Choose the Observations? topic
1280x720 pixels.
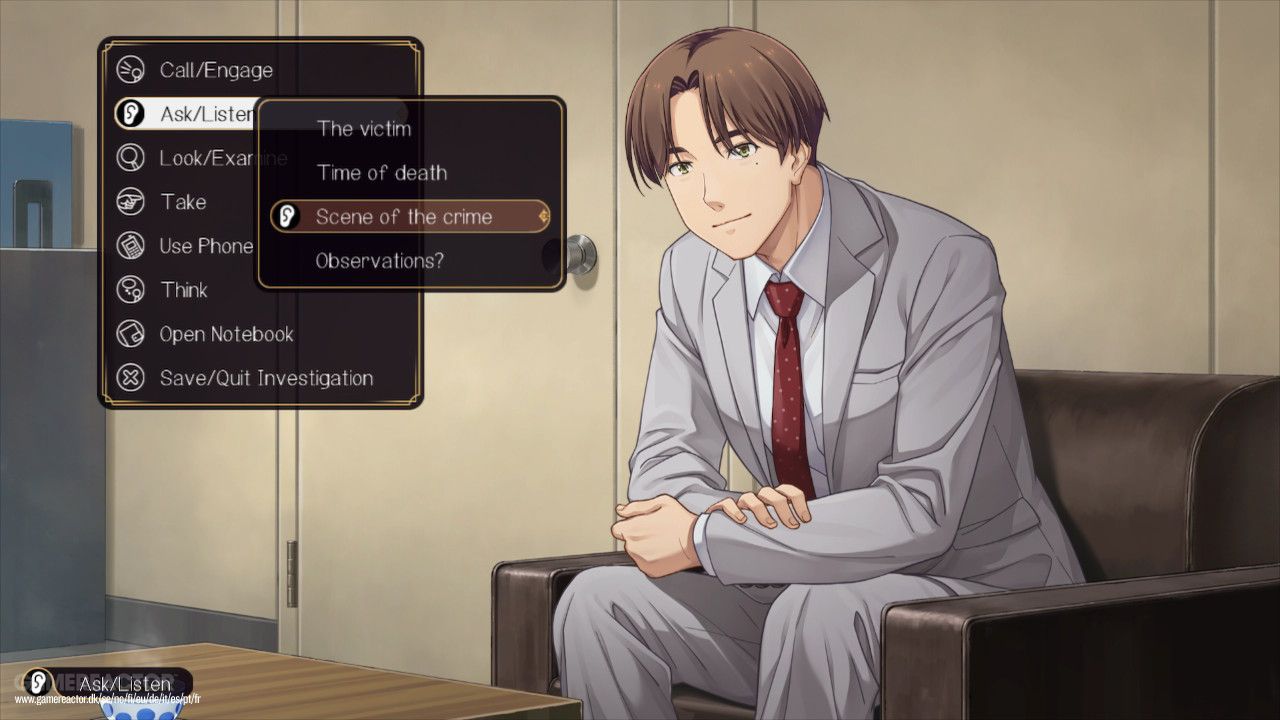380,260
